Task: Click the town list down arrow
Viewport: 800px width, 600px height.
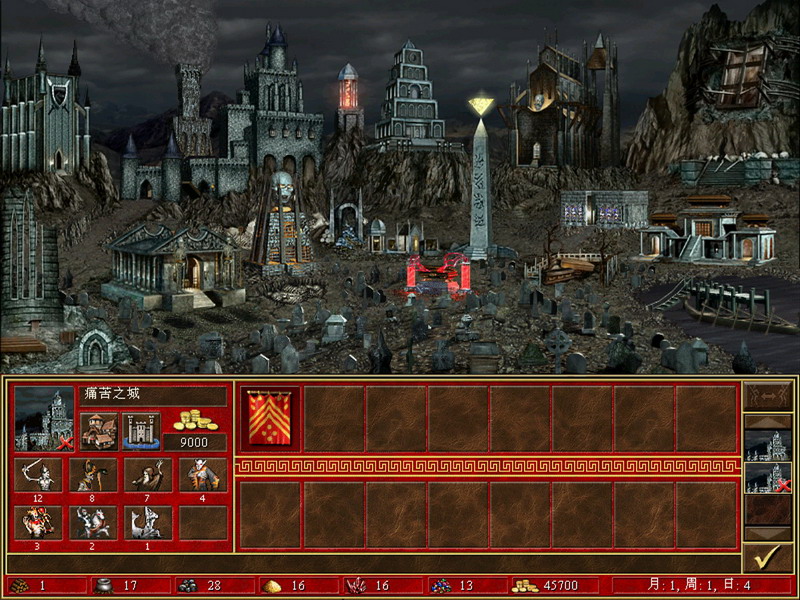Action: point(768,534)
